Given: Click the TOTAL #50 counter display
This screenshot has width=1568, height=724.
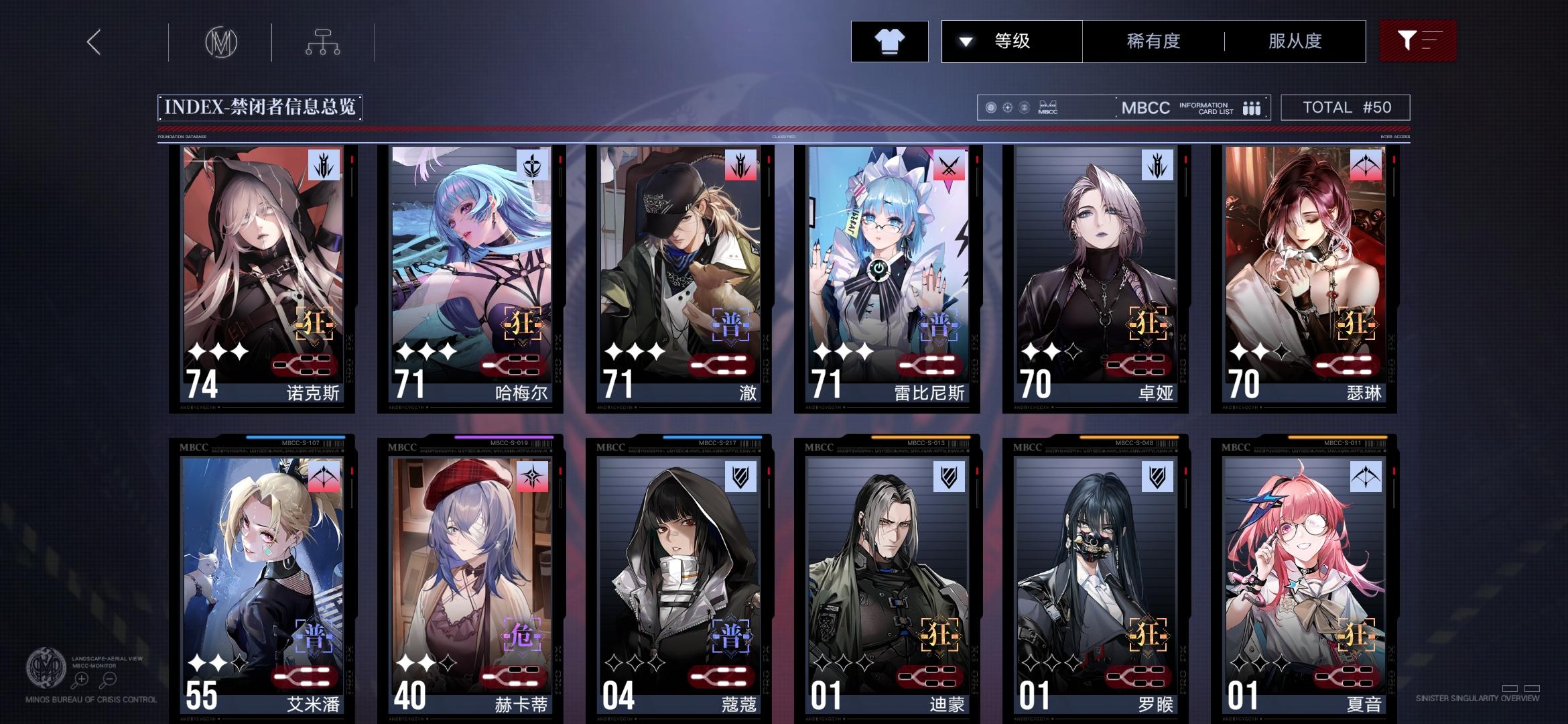Looking at the screenshot, I should (1346, 107).
